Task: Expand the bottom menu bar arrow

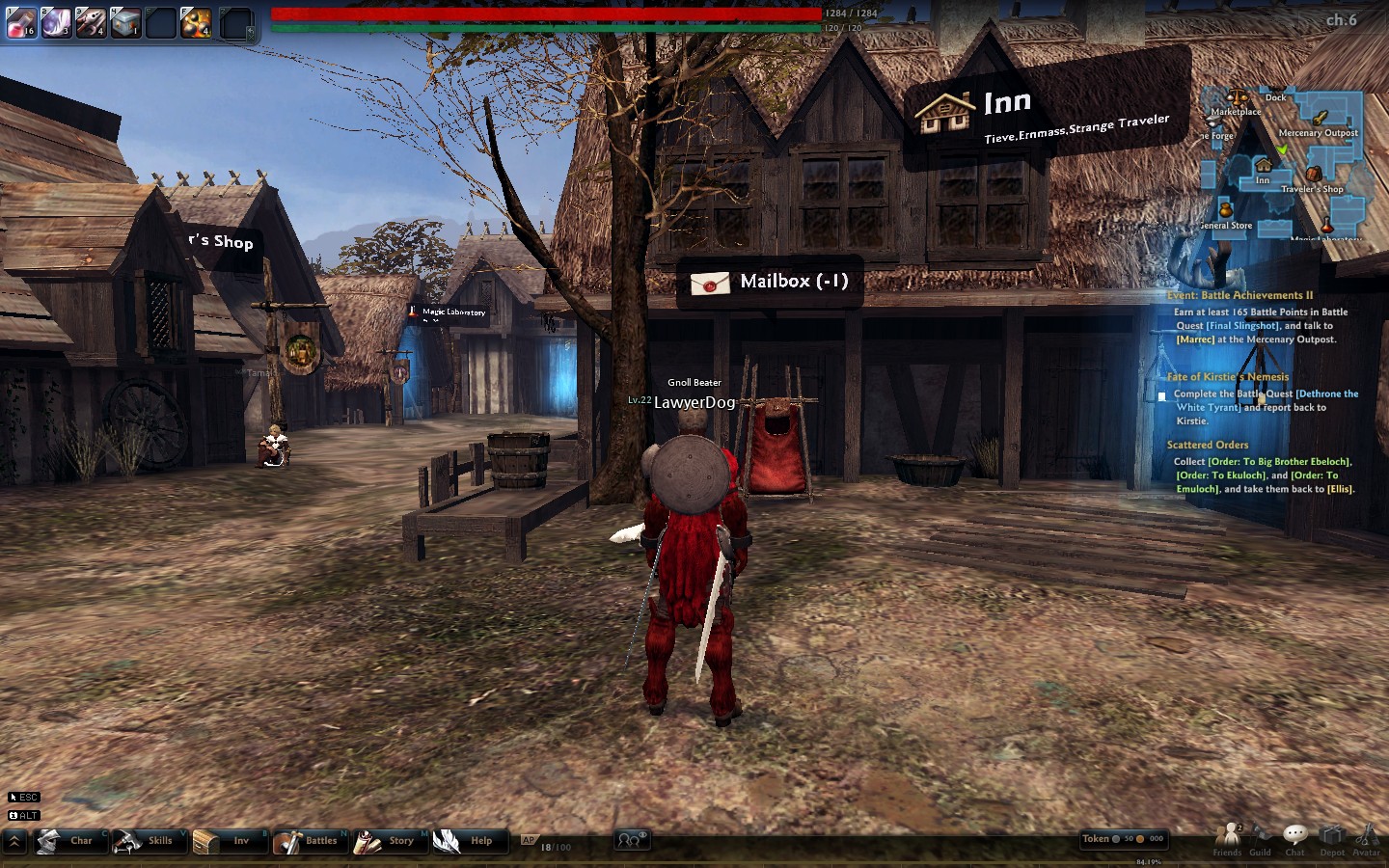Action: (14, 841)
